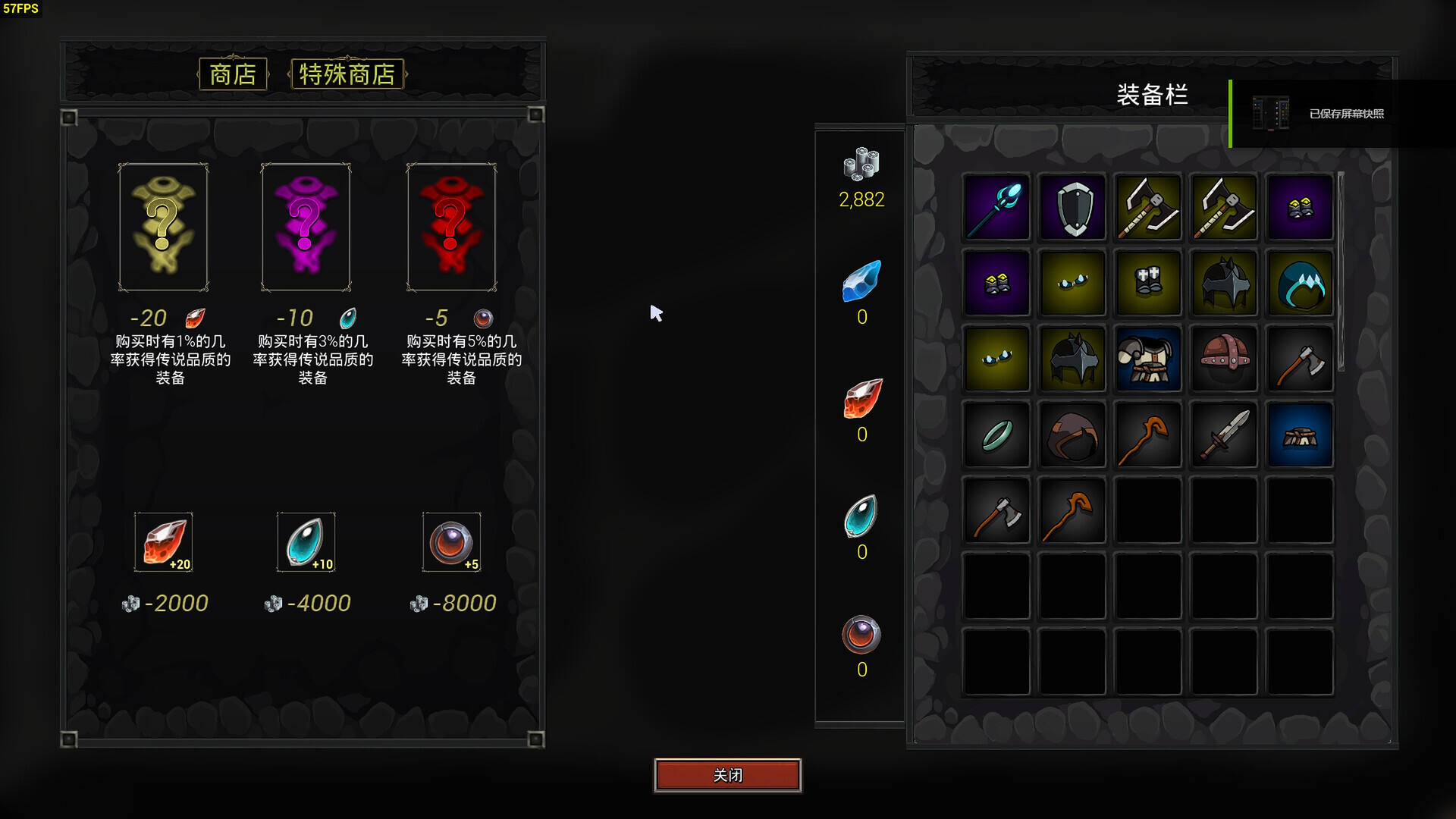The width and height of the screenshot is (1456, 819).
Task: Select the horned helmet item
Action: 1224,283
